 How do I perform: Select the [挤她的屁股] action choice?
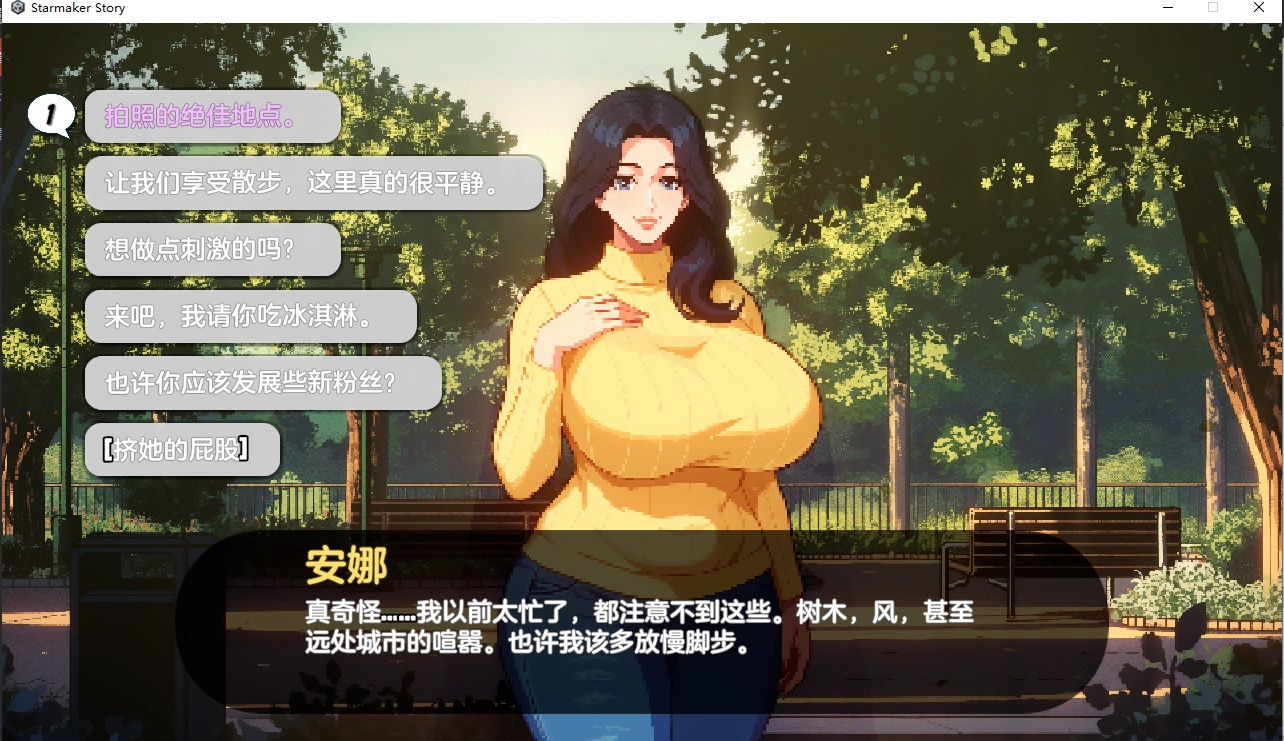181,449
